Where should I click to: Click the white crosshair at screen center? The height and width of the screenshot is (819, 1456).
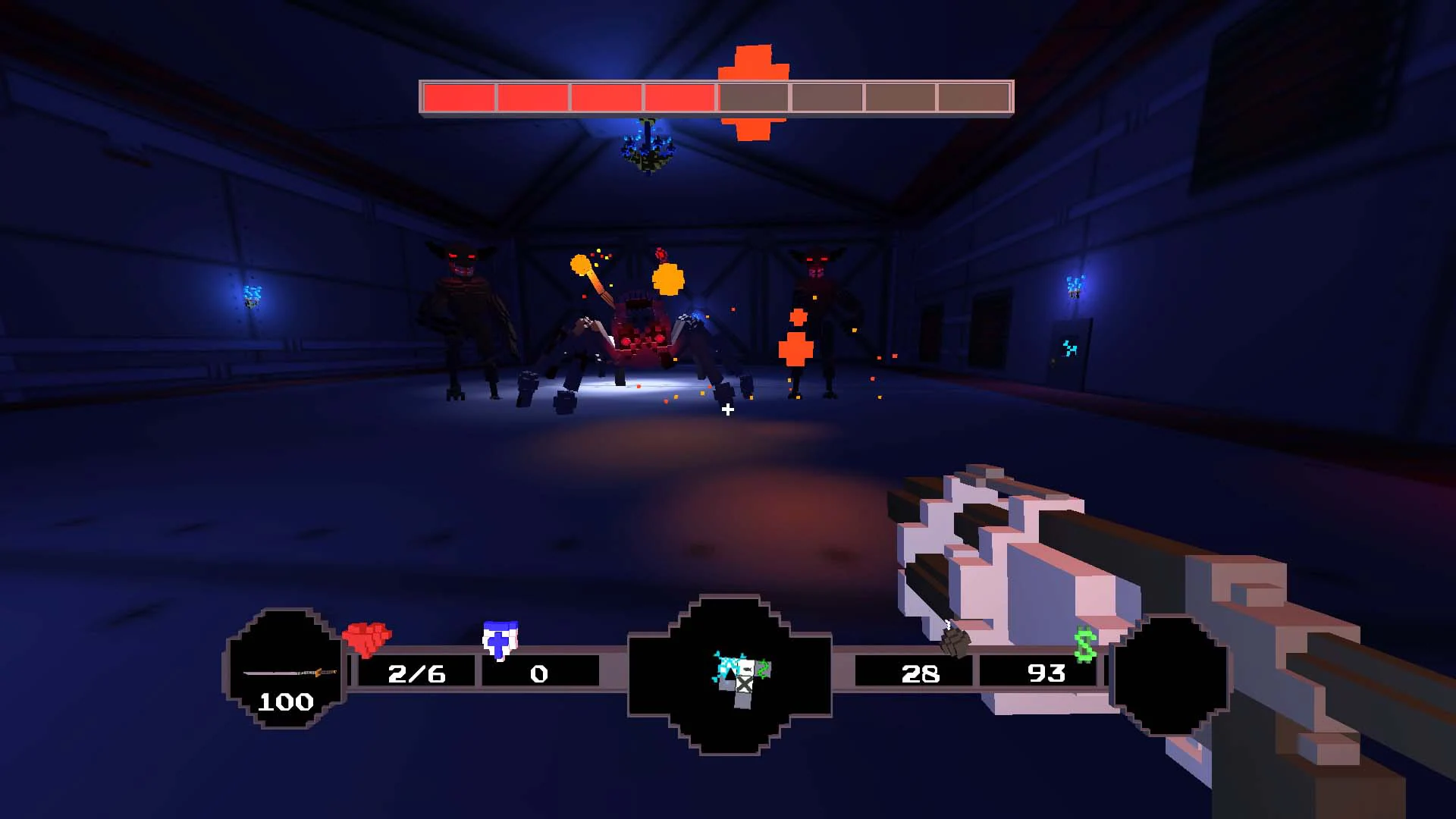click(728, 409)
